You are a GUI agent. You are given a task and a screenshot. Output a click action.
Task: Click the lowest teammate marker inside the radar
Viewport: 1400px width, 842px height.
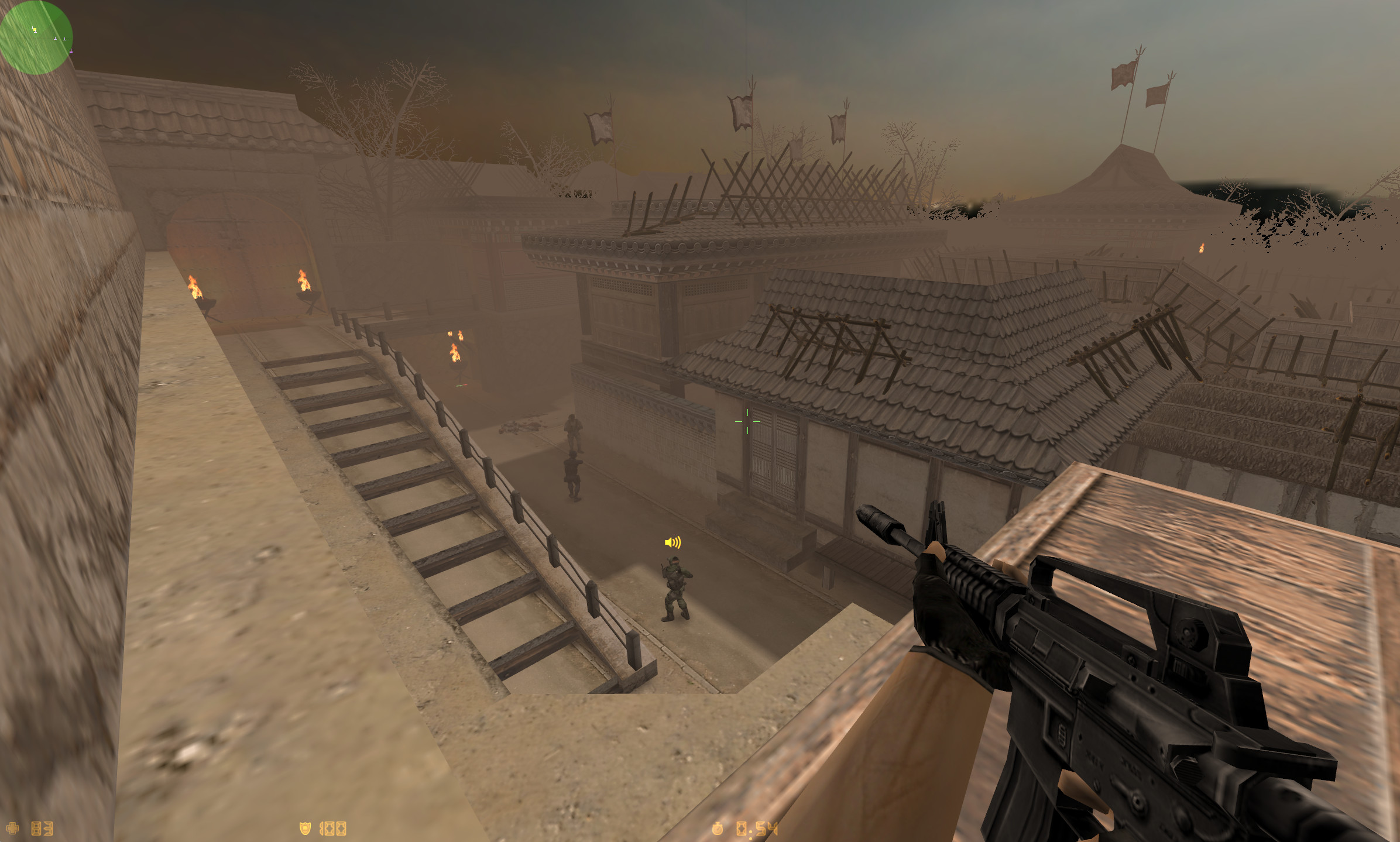coord(71,51)
